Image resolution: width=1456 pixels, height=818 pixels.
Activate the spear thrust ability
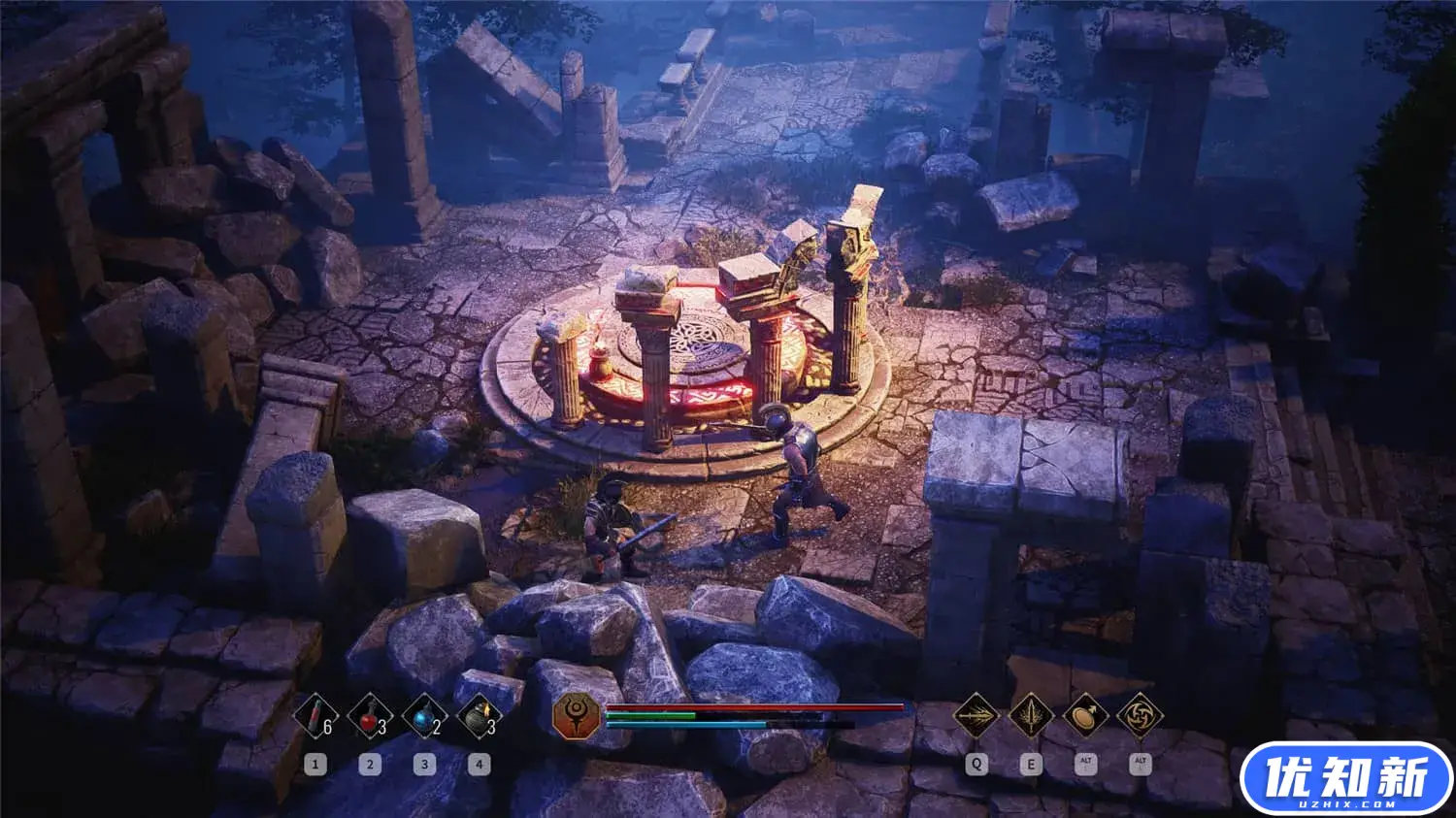click(x=976, y=717)
